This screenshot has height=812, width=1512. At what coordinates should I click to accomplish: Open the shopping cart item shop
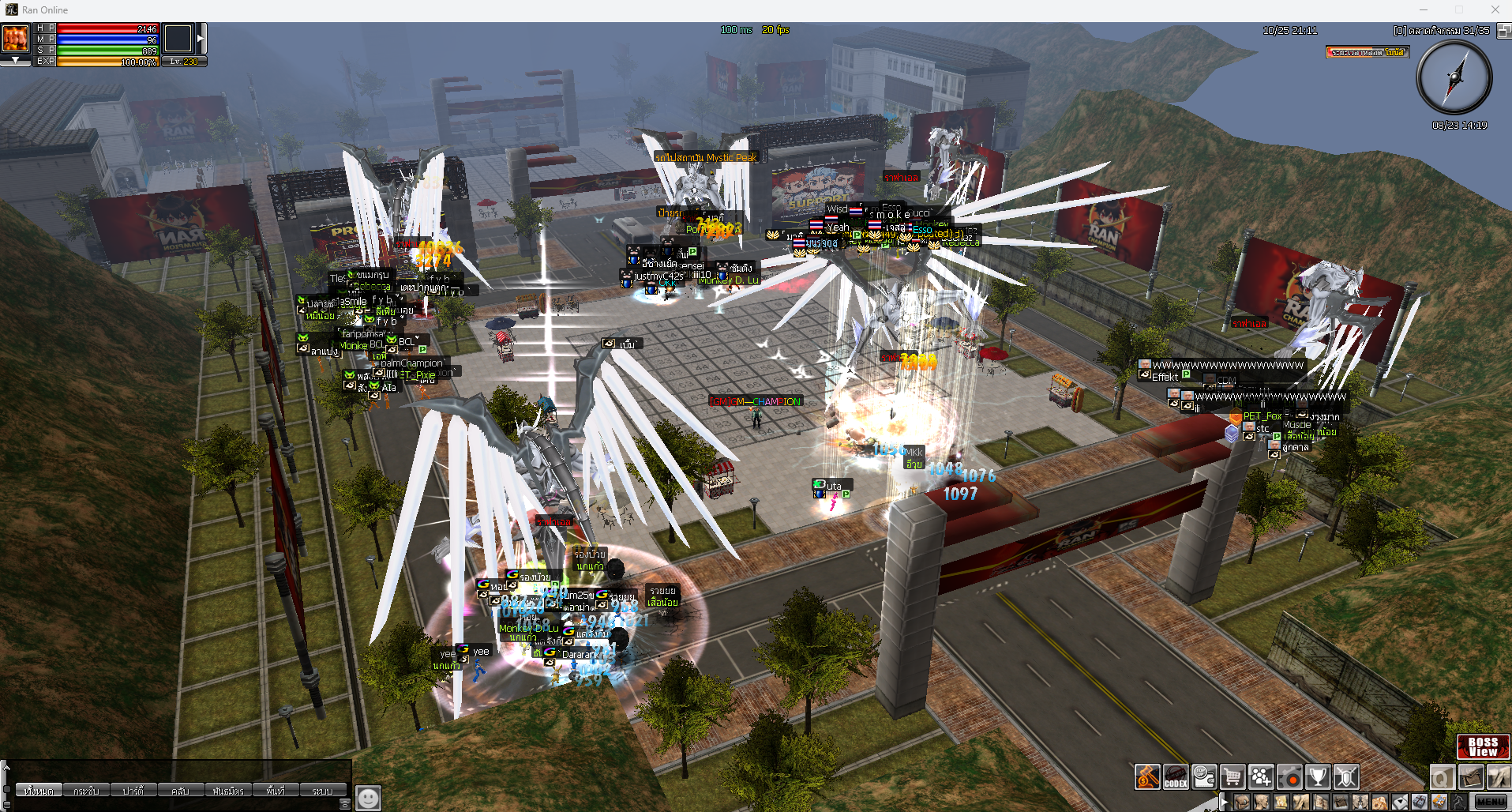[1232, 777]
